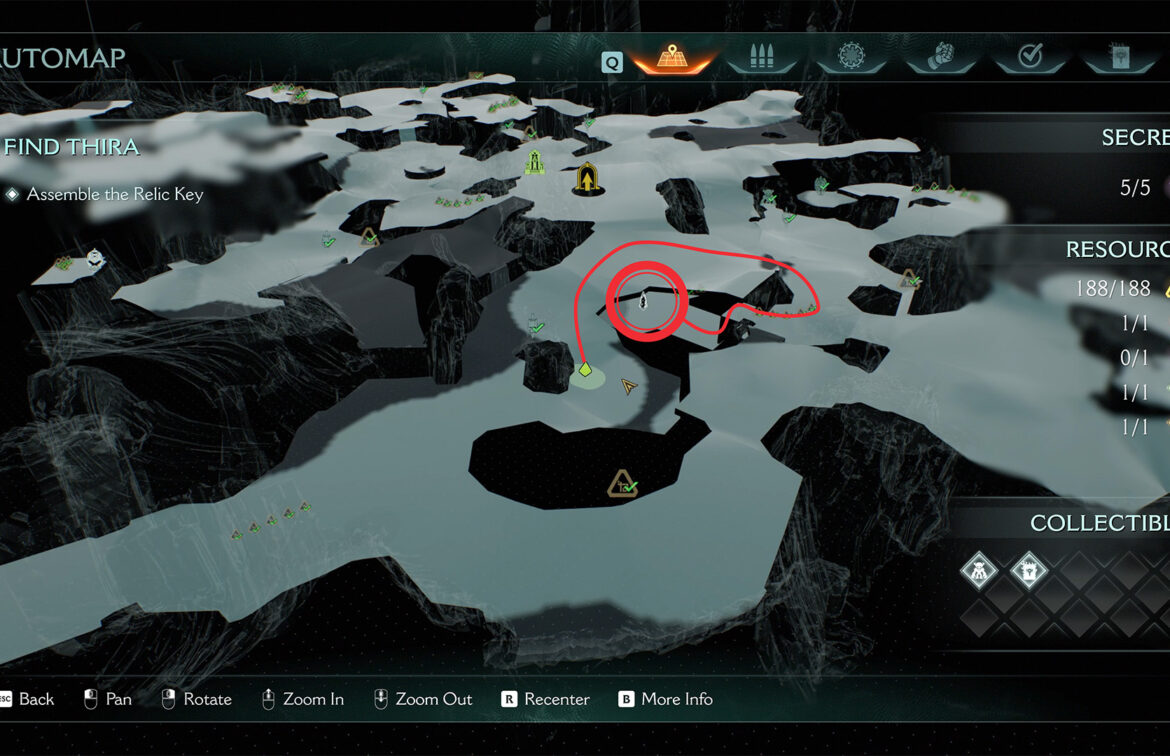The height and width of the screenshot is (756, 1170).
Task: Open More Info for the map
Action: [x=666, y=699]
